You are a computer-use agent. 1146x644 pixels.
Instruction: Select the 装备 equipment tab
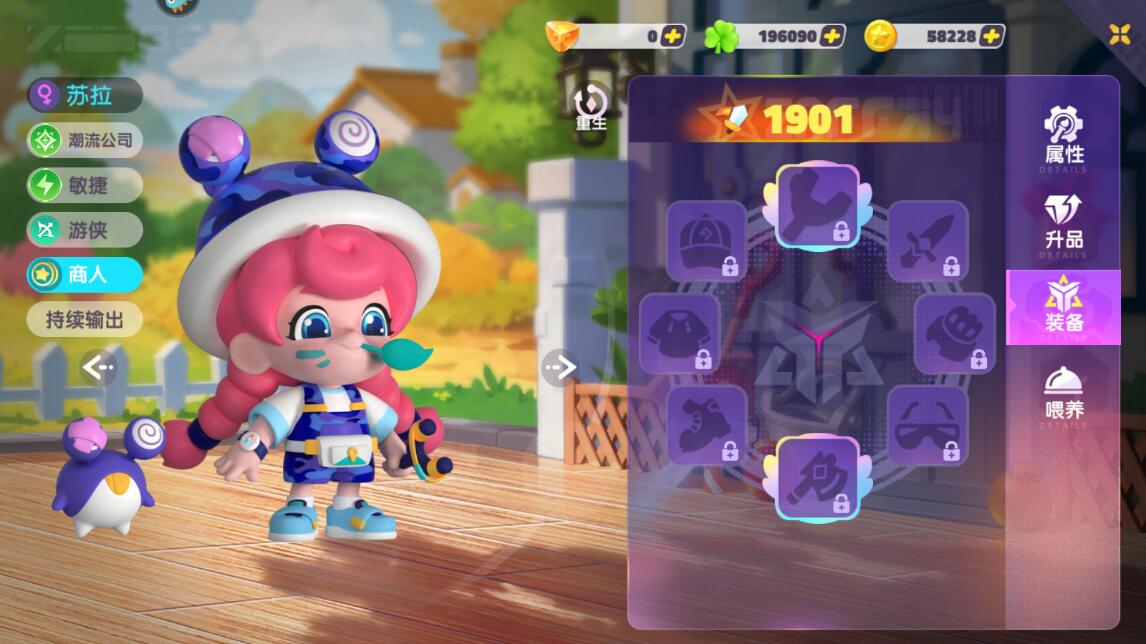pos(1063,307)
